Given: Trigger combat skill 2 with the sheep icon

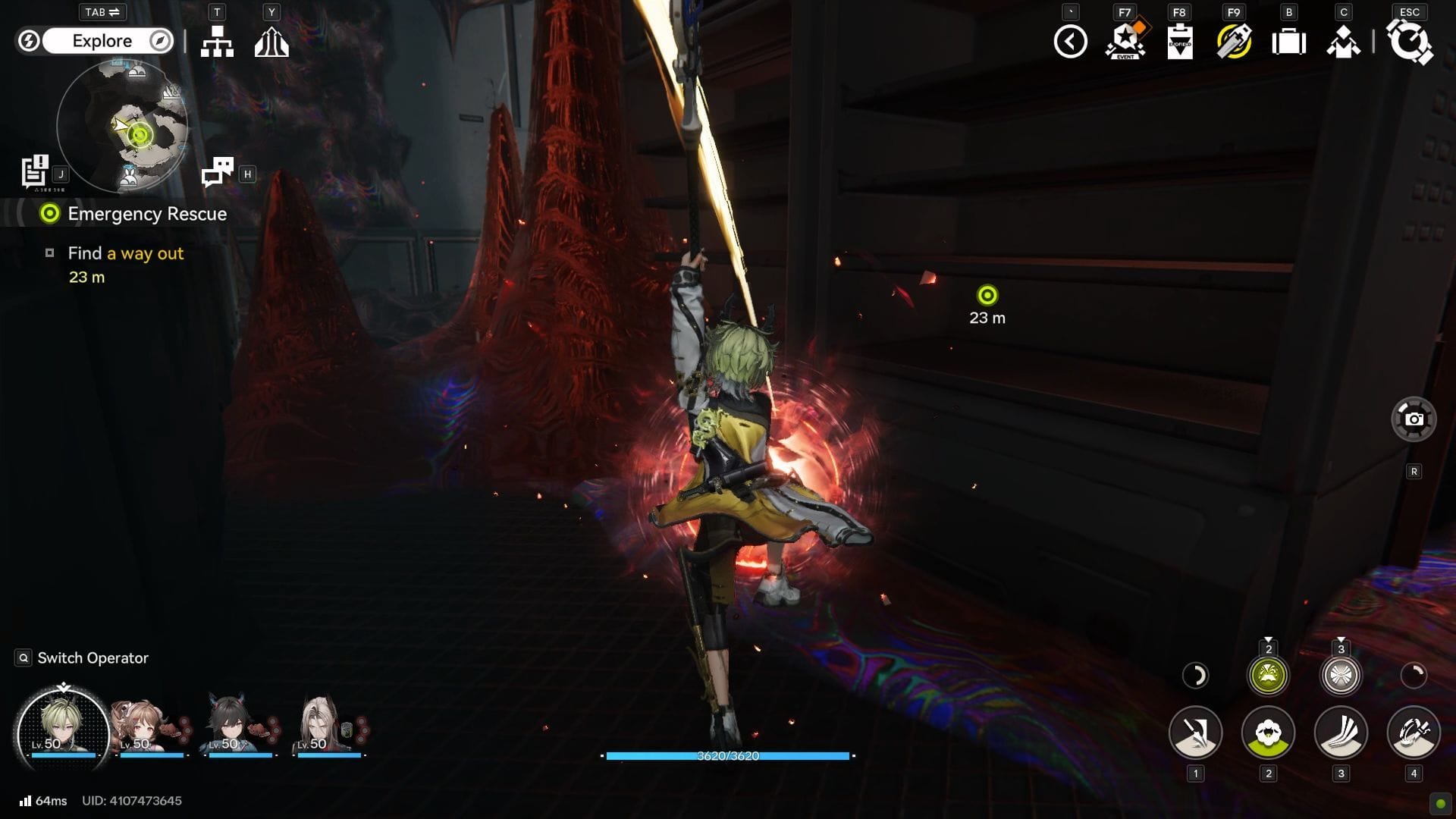Looking at the screenshot, I should pos(1267,733).
